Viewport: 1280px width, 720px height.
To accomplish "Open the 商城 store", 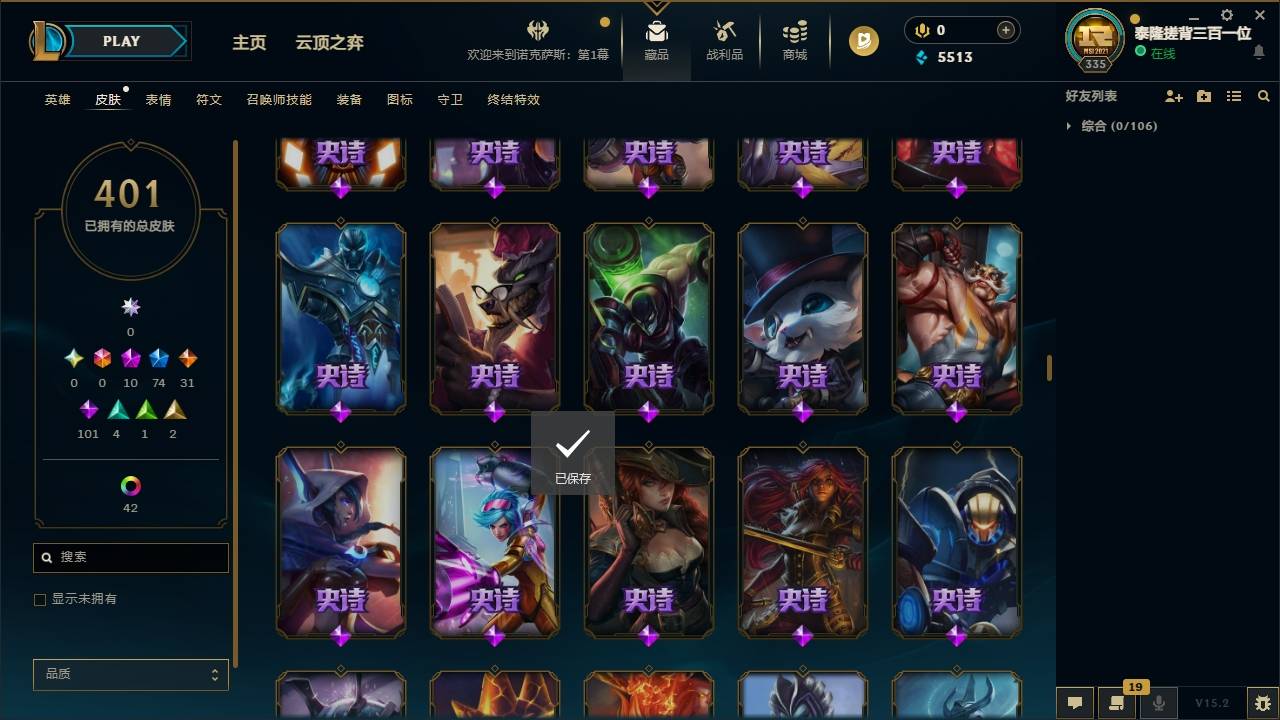I will [793, 41].
